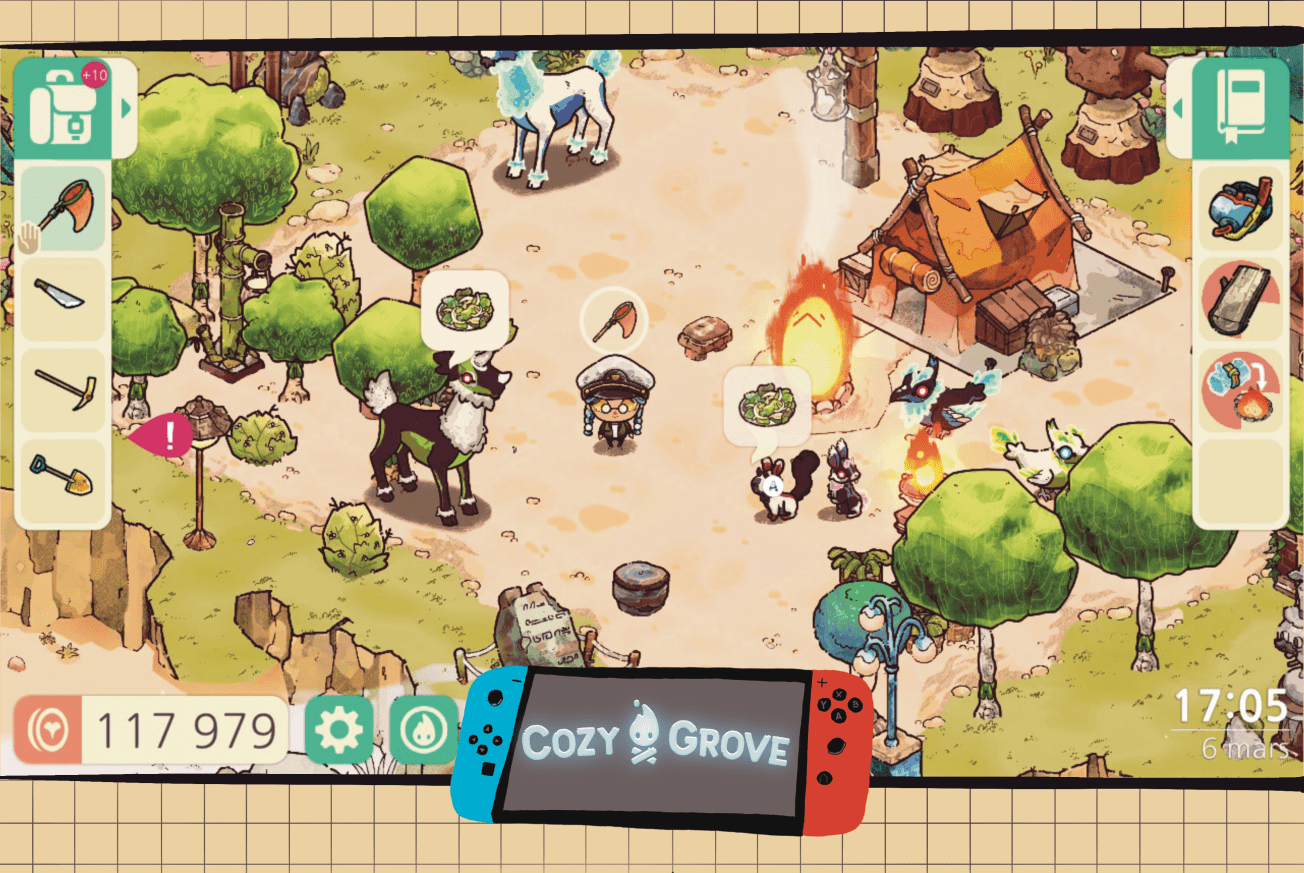This screenshot has width=1304, height=873.
Task: Click the clock showing 17:05
Action: click(x=1228, y=707)
